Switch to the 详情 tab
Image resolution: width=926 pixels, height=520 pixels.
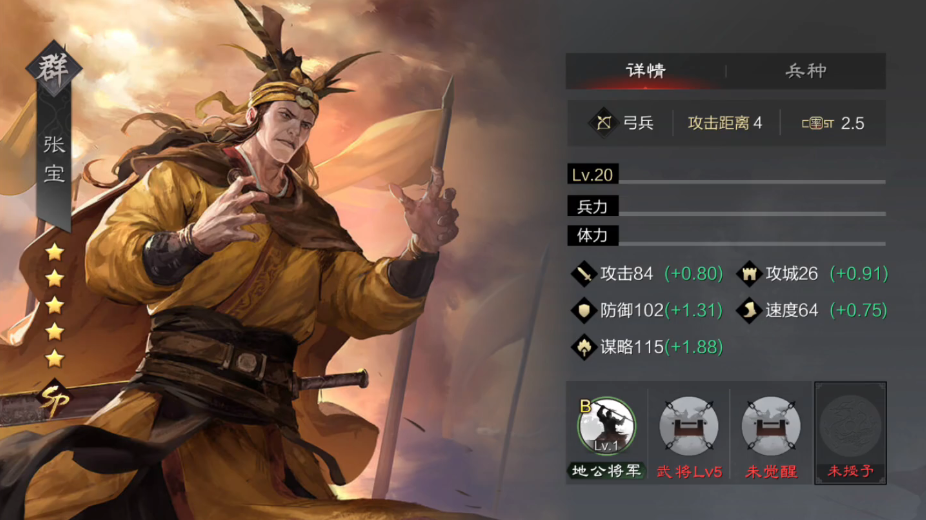(x=645, y=71)
